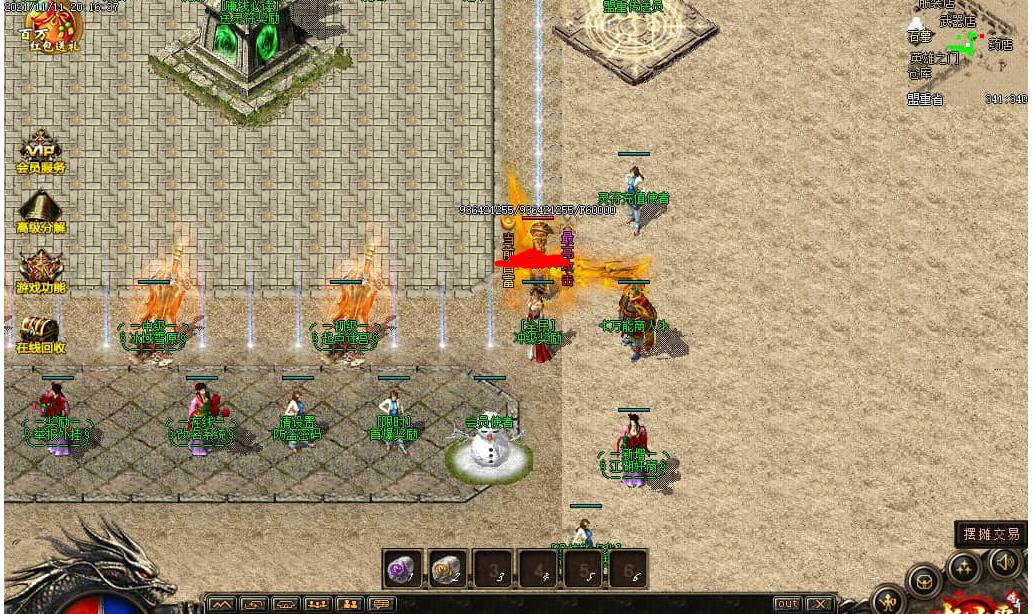
Task: Open the 高级分解 helmet icon
Action: [40, 212]
